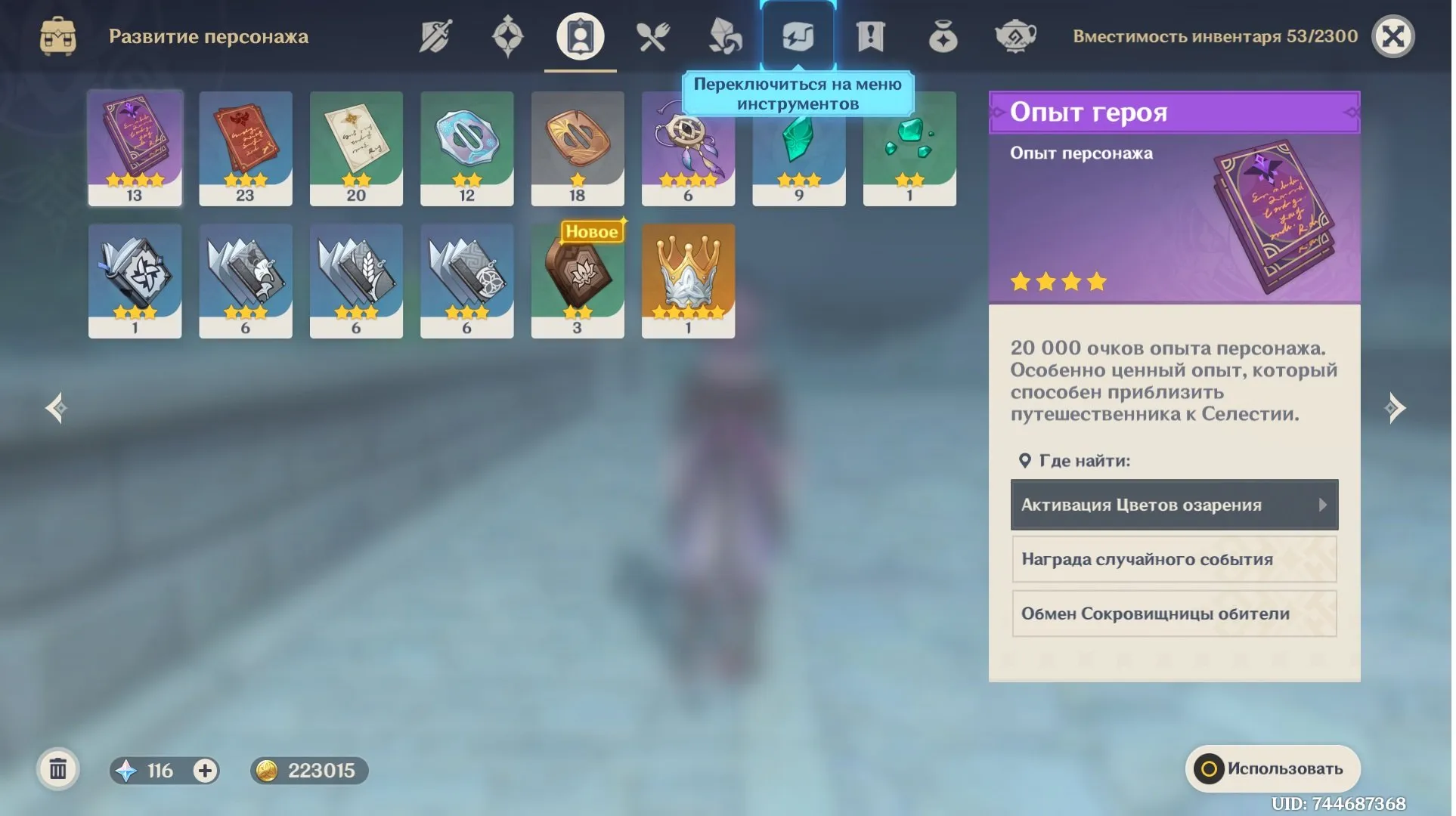Select the Quest Items banner icon
The image size is (1456, 816).
coord(869,36)
